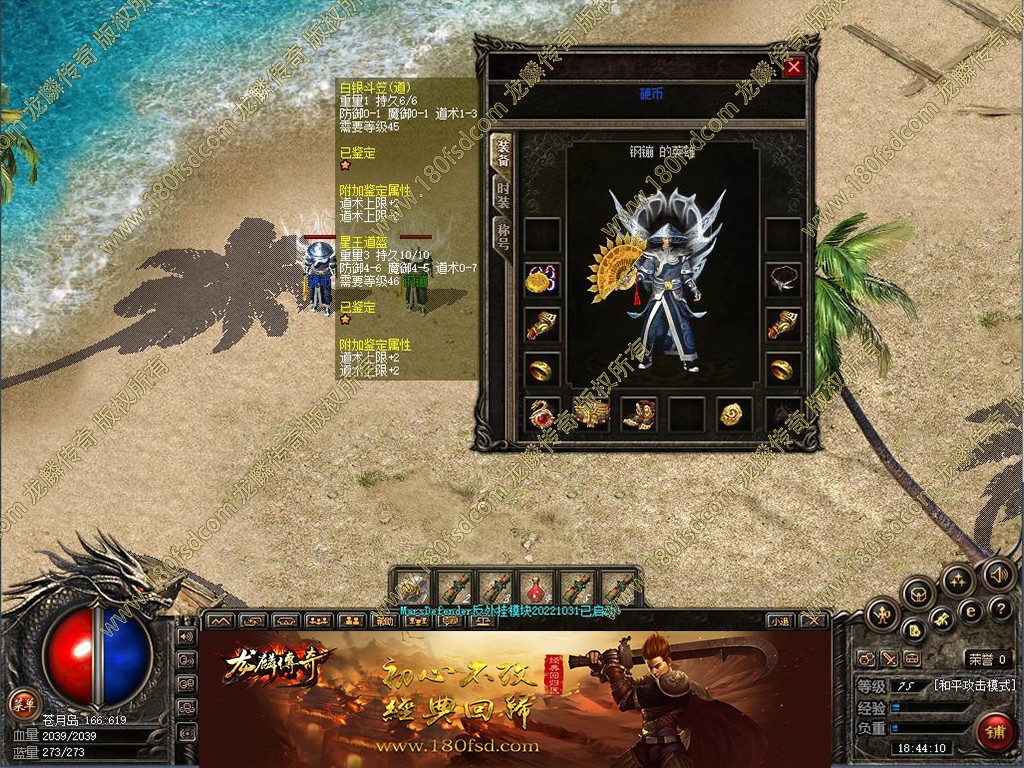Open the round 菜单 menu button
This screenshot has height=768, width=1024.
click(x=22, y=701)
